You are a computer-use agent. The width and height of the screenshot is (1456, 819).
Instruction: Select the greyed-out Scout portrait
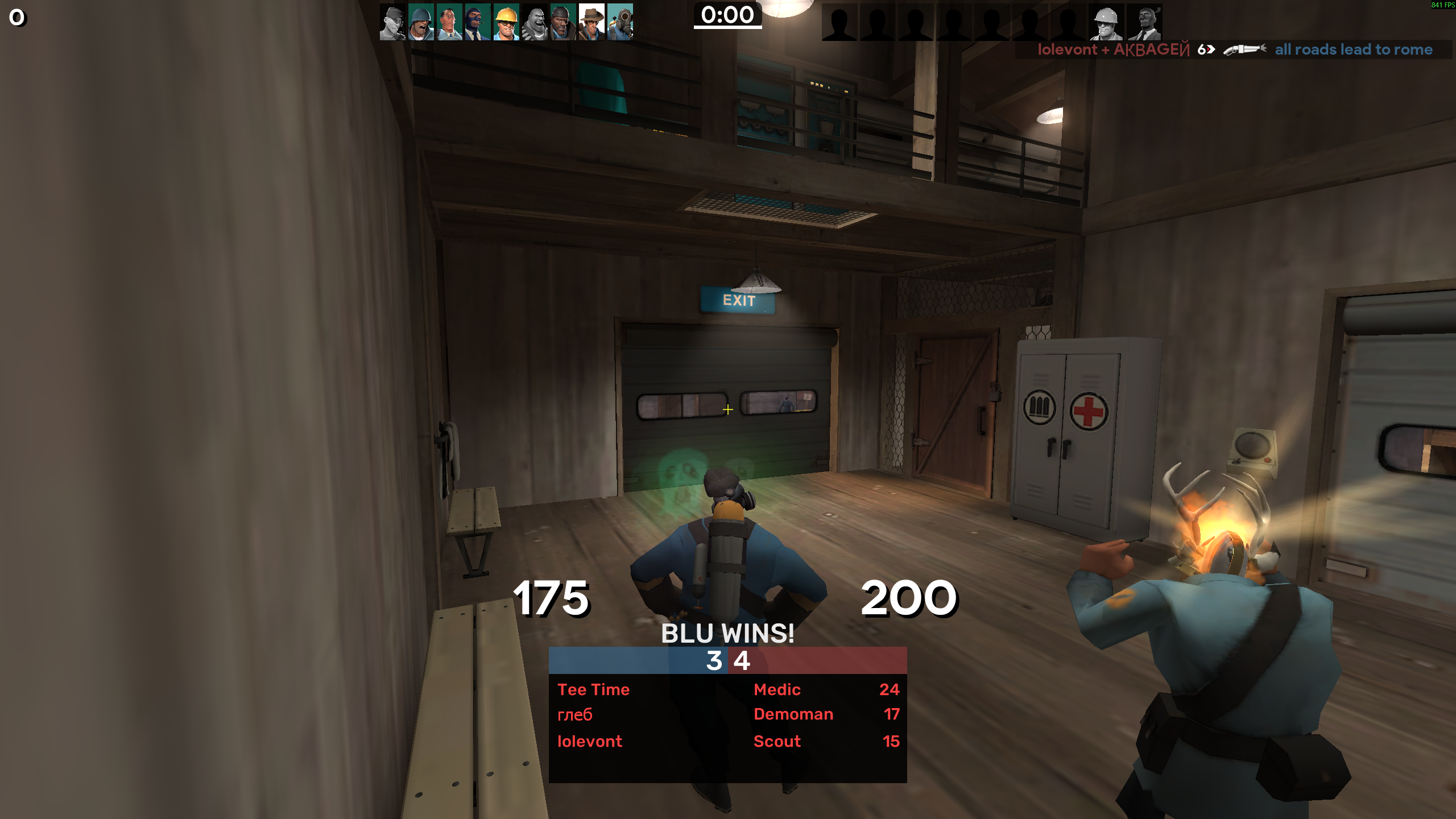(392, 23)
